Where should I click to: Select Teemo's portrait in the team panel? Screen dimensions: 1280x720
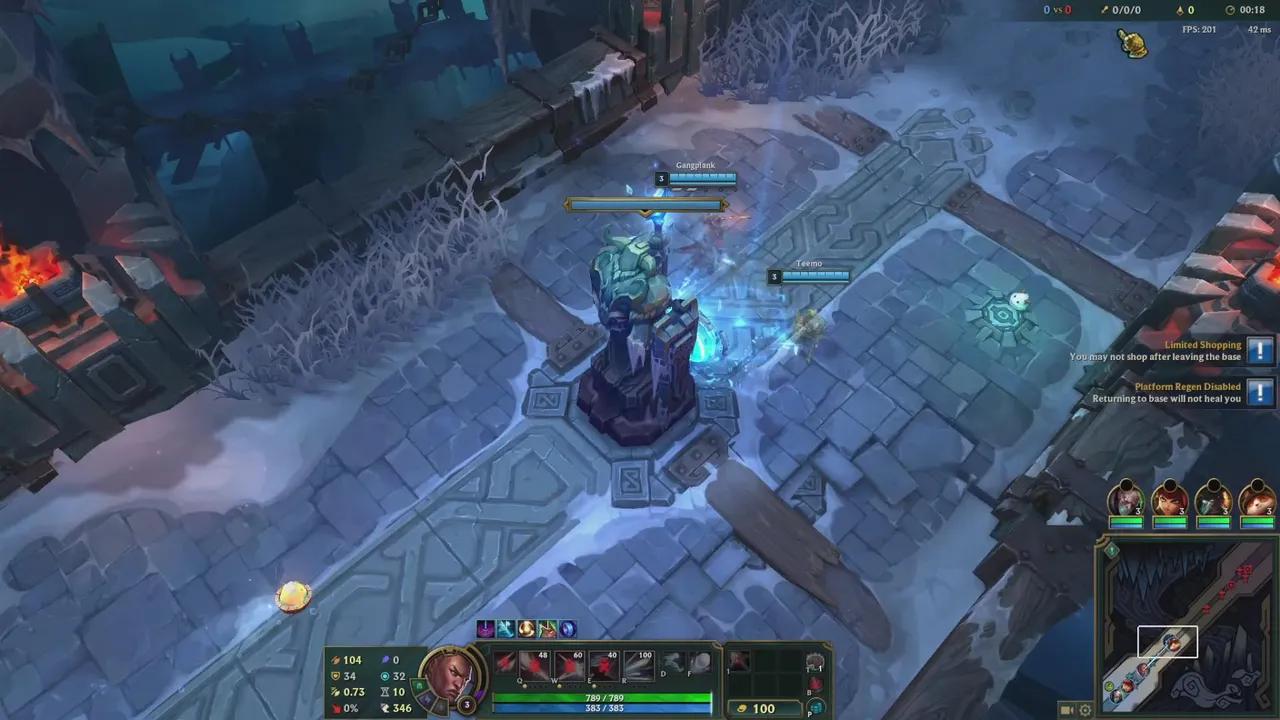(x=1257, y=502)
